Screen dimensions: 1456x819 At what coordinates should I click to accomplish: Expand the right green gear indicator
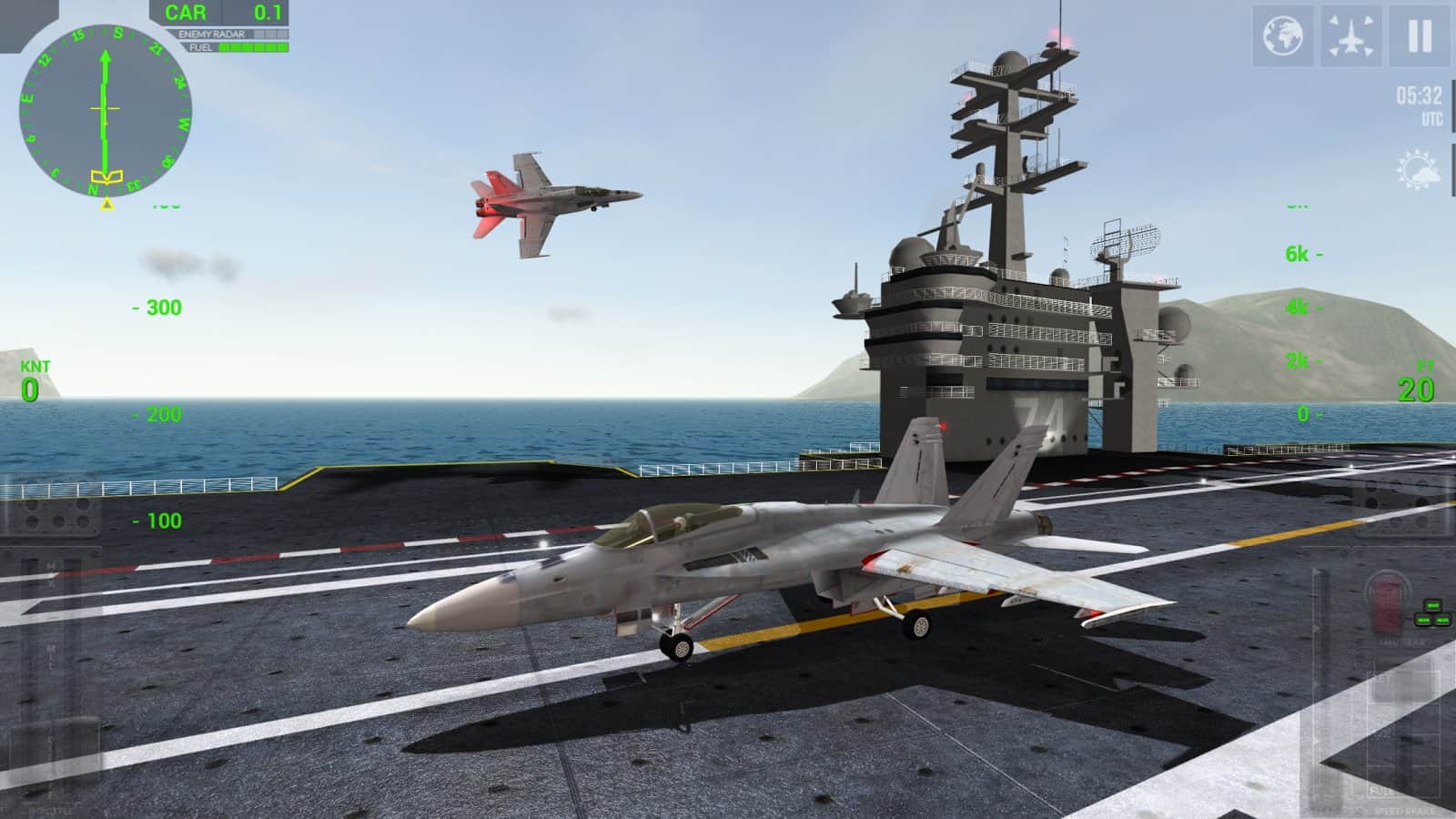pyautogui.click(x=1442, y=619)
